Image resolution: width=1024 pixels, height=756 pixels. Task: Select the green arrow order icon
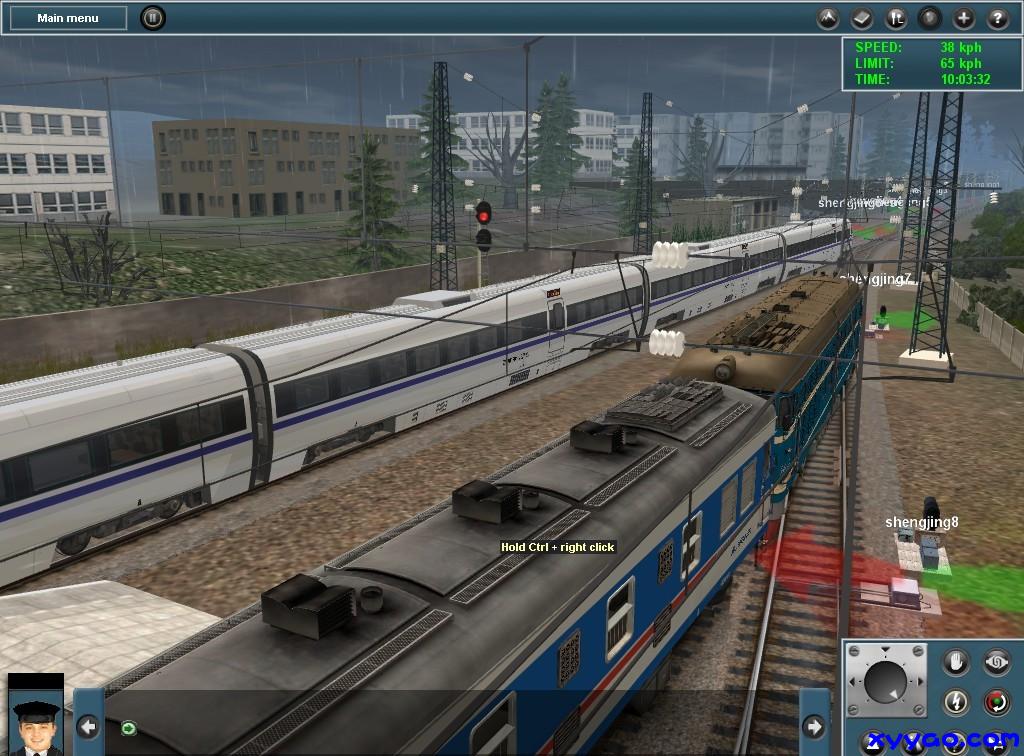[129, 727]
